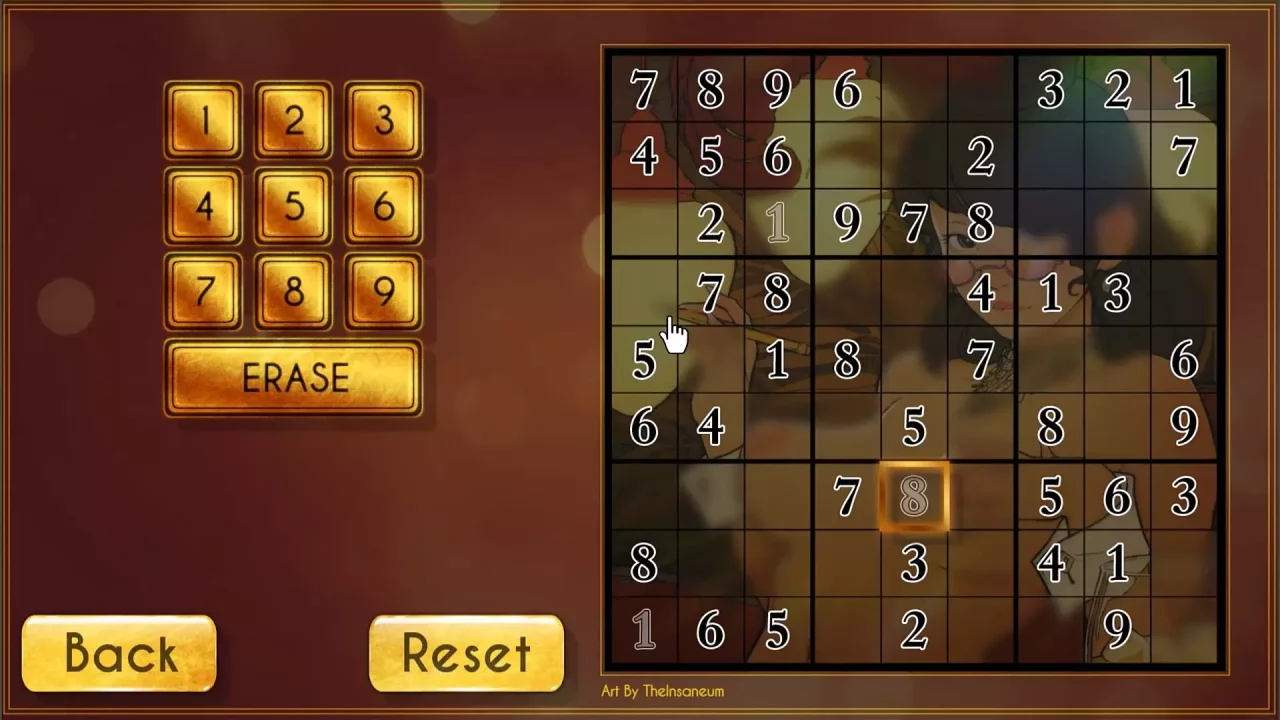
Task: Select number 6 on the number pad
Action: click(x=382, y=207)
